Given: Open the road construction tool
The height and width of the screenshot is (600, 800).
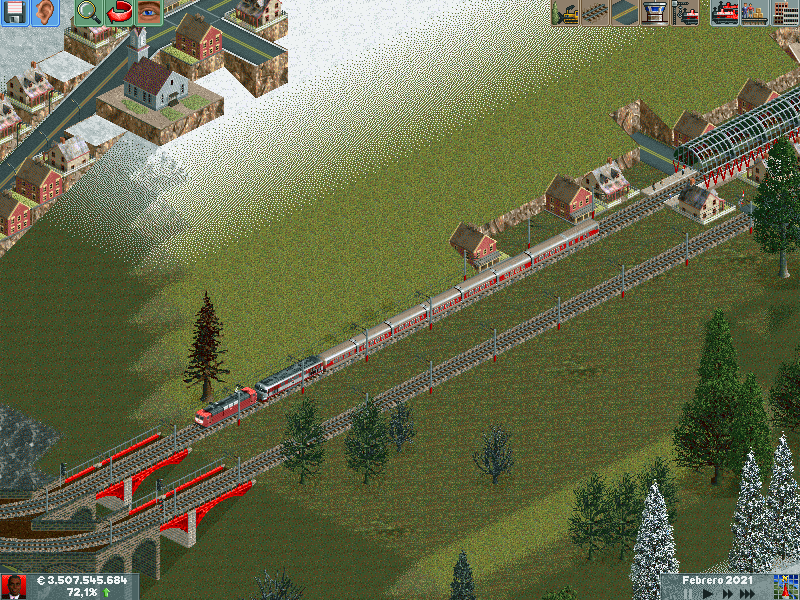Looking at the screenshot, I should tap(625, 12).
